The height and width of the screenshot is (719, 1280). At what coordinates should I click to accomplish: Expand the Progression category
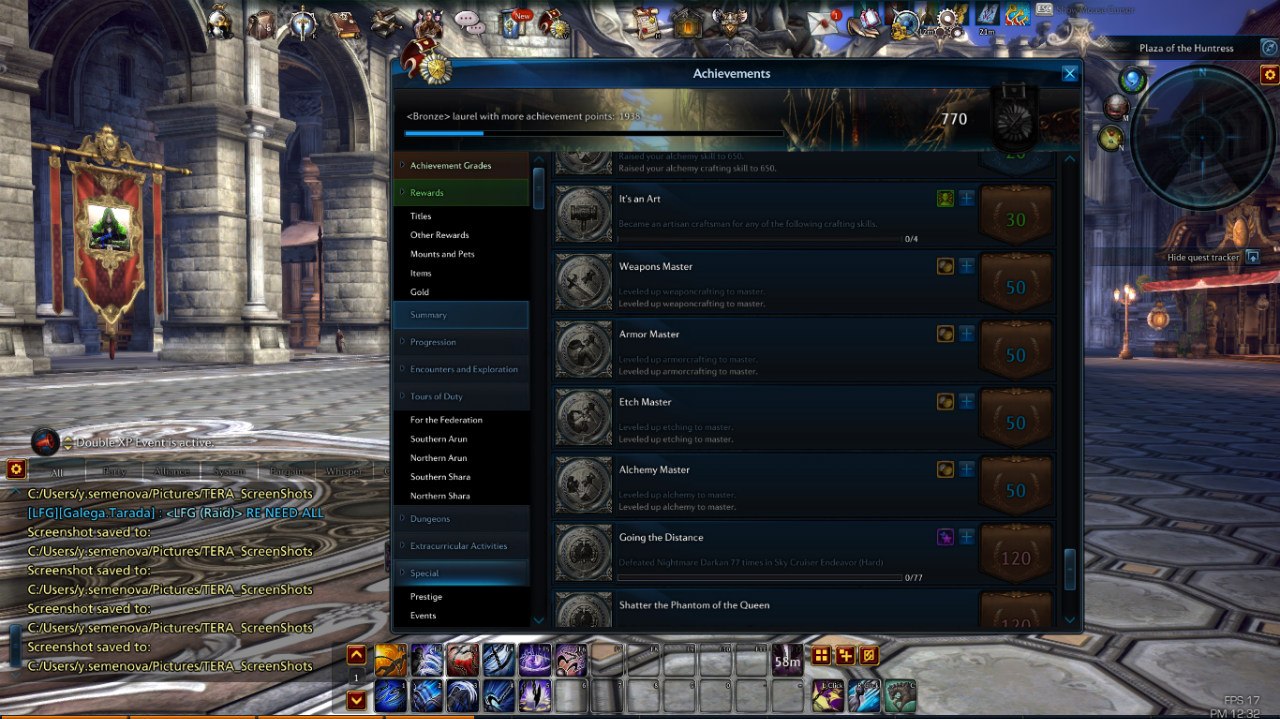click(x=433, y=342)
